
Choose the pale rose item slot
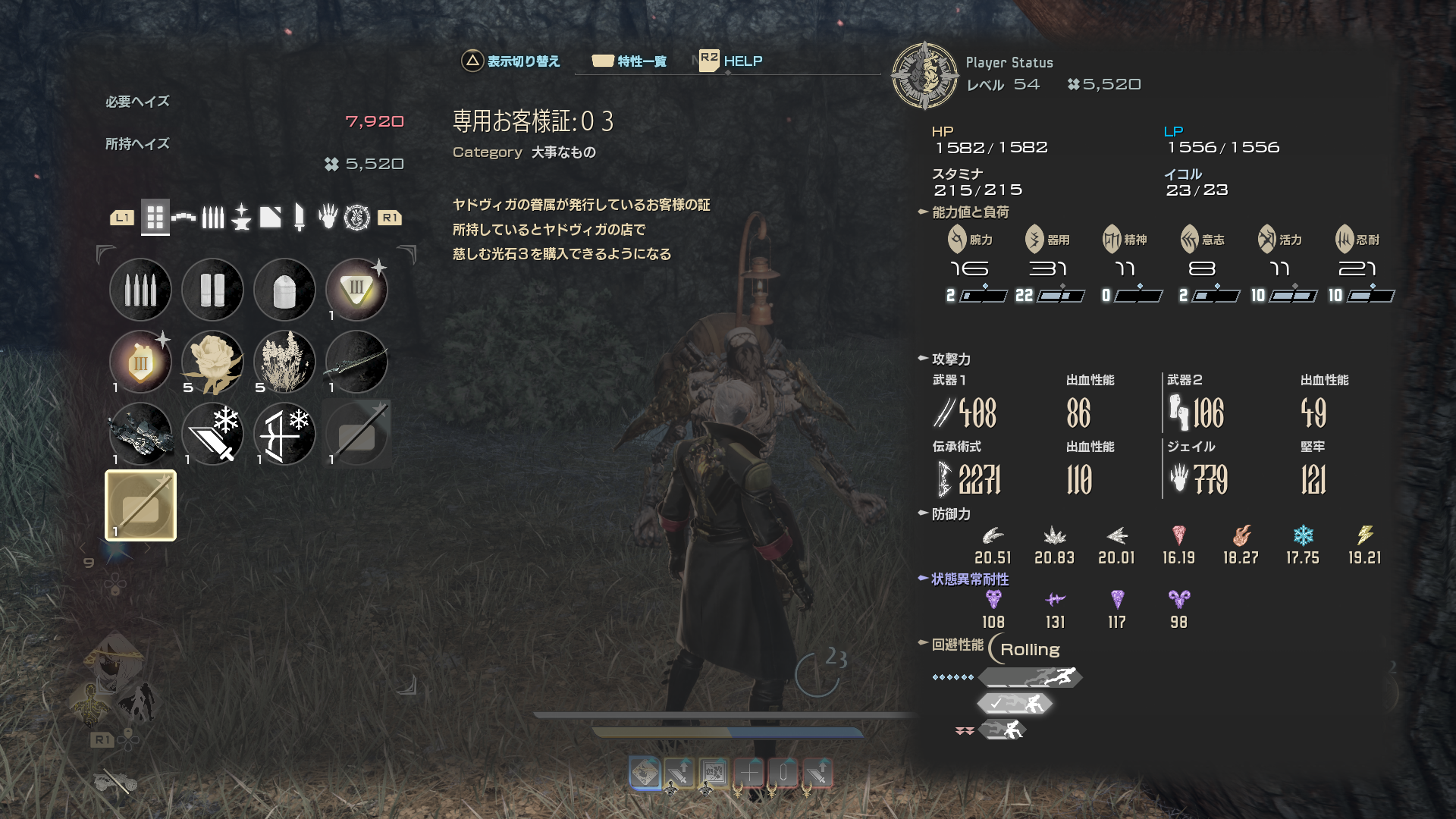pos(212,362)
